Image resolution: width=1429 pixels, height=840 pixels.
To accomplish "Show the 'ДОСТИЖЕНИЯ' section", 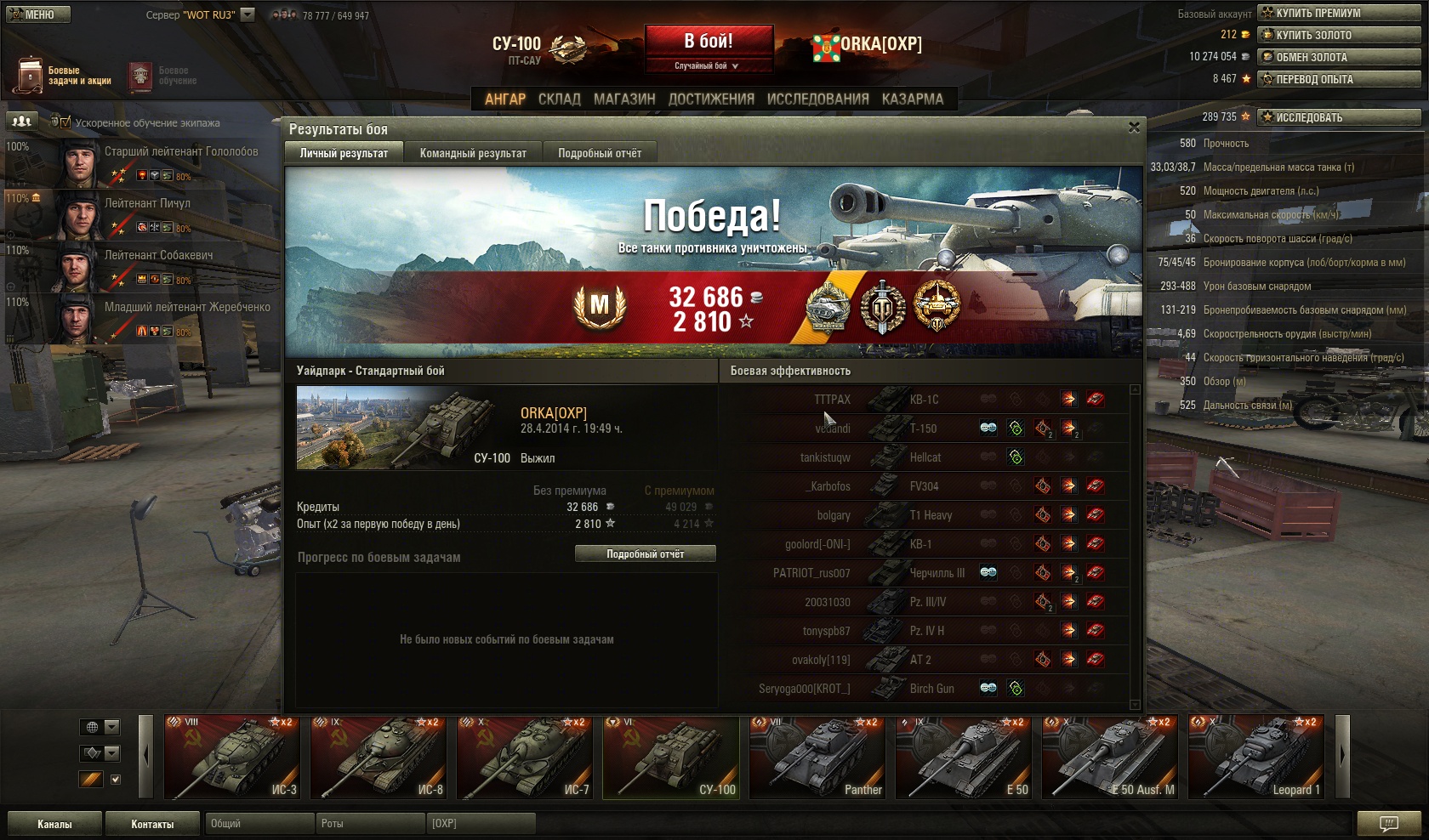I will (x=711, y=99).
